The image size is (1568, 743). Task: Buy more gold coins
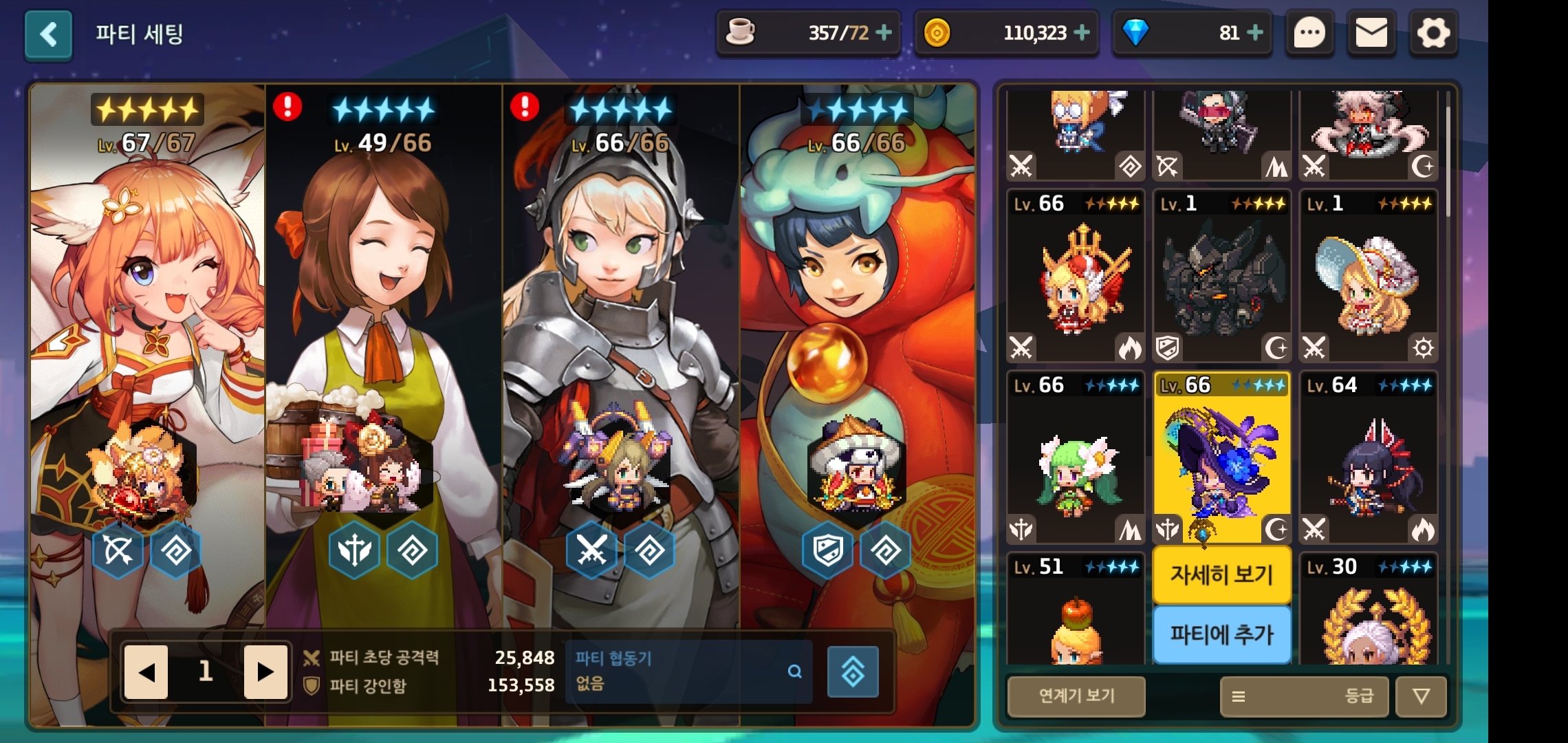[x=1082, y=32]
